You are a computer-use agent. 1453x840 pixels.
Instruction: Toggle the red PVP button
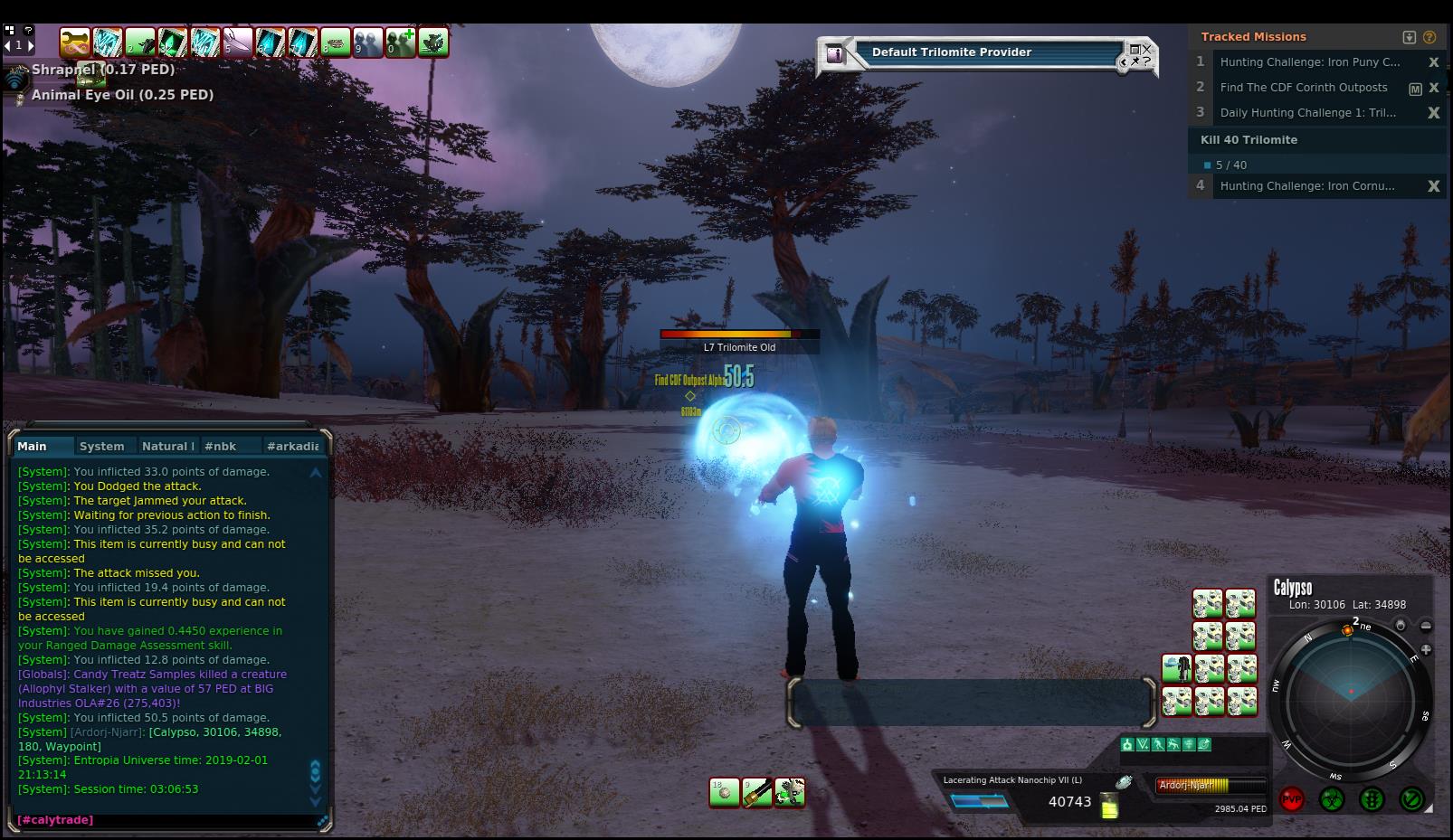coord(1291,799)
